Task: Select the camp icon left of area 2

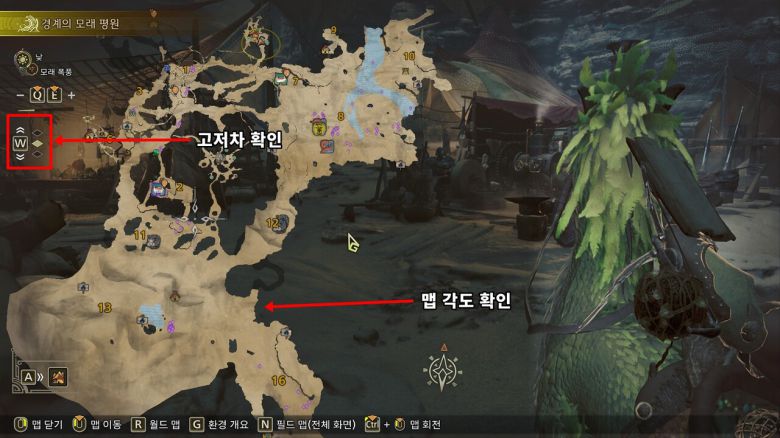Action: tap(158, 188)
